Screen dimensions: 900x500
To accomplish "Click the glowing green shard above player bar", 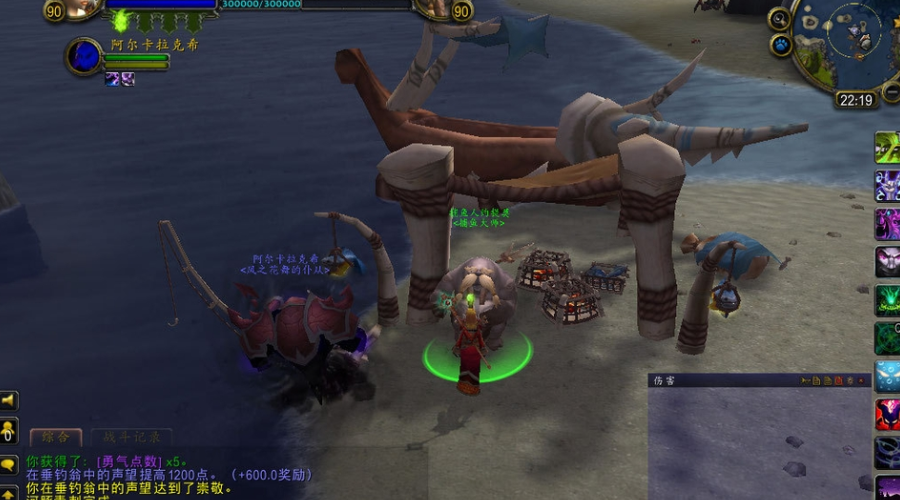I will coord(122,20).
